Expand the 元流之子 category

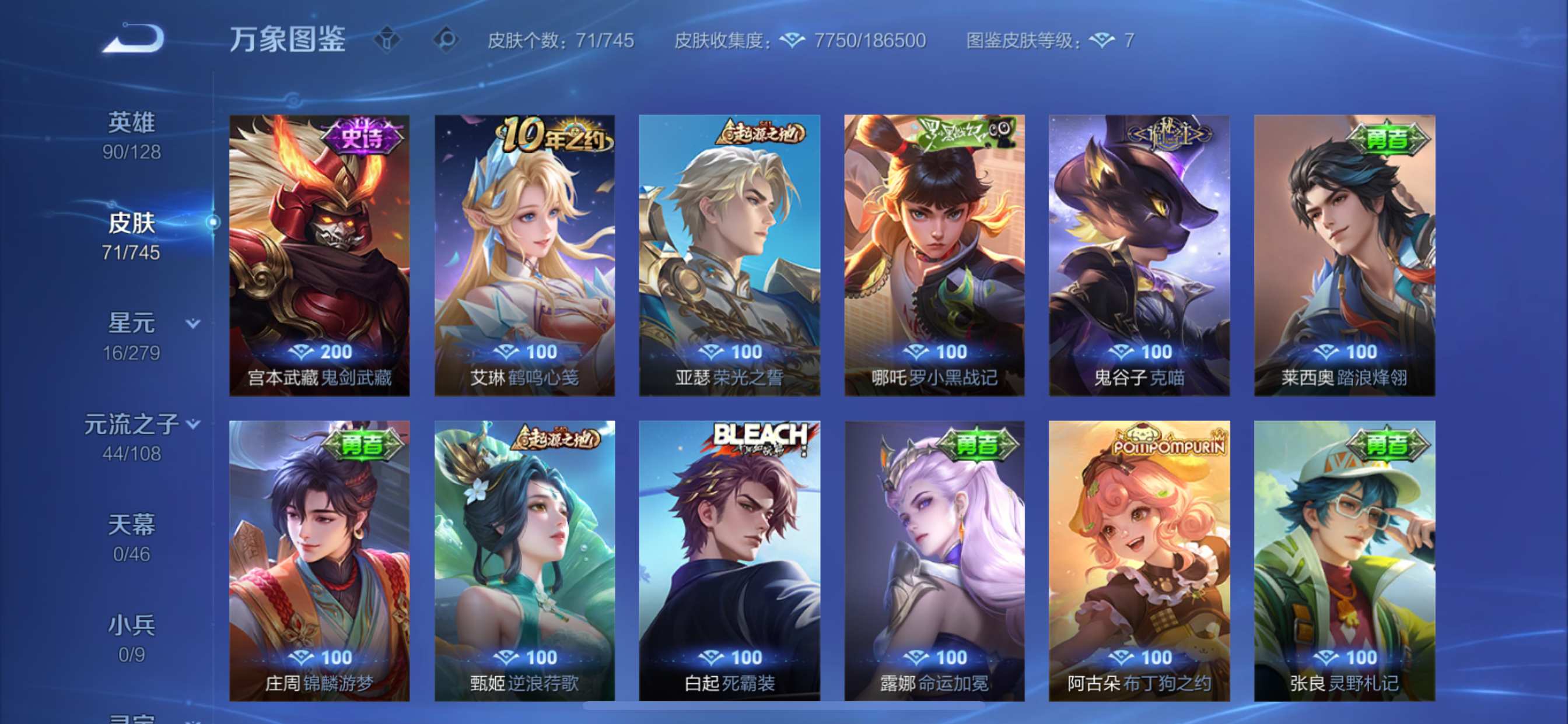193,424
